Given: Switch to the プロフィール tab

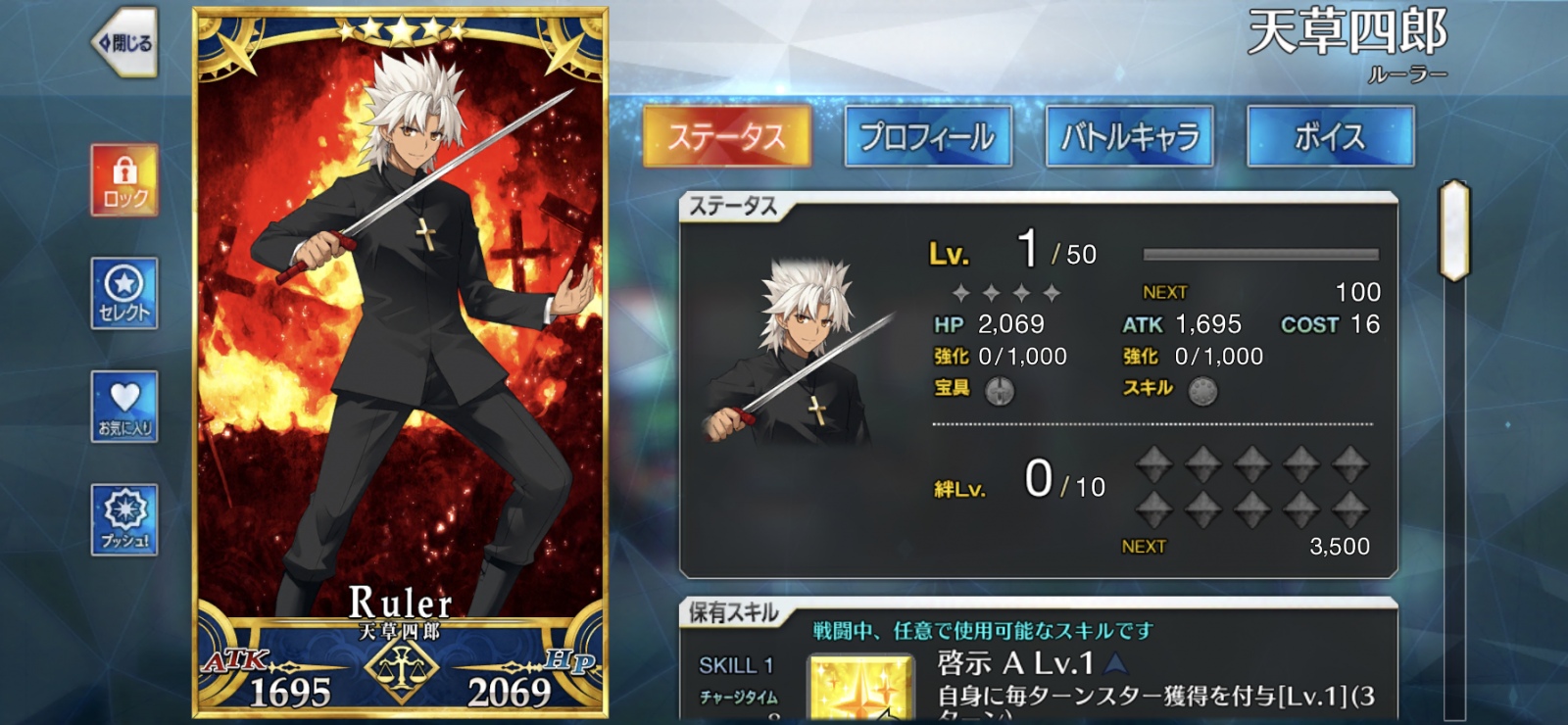Looking at the screenshot, I should click(929, 137).
